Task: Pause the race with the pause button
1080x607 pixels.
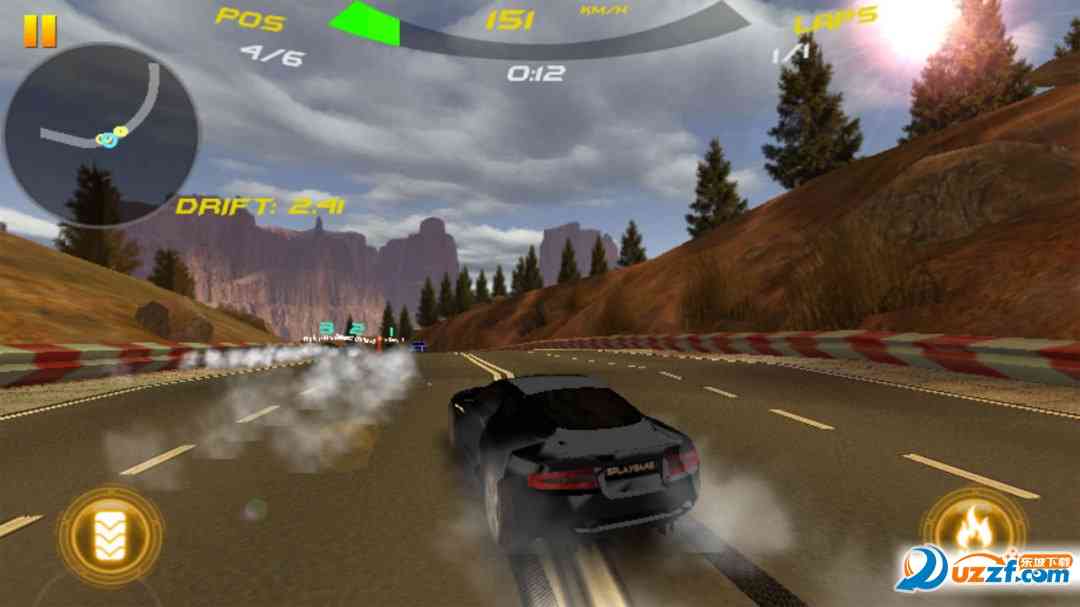Action: [40, 31]
